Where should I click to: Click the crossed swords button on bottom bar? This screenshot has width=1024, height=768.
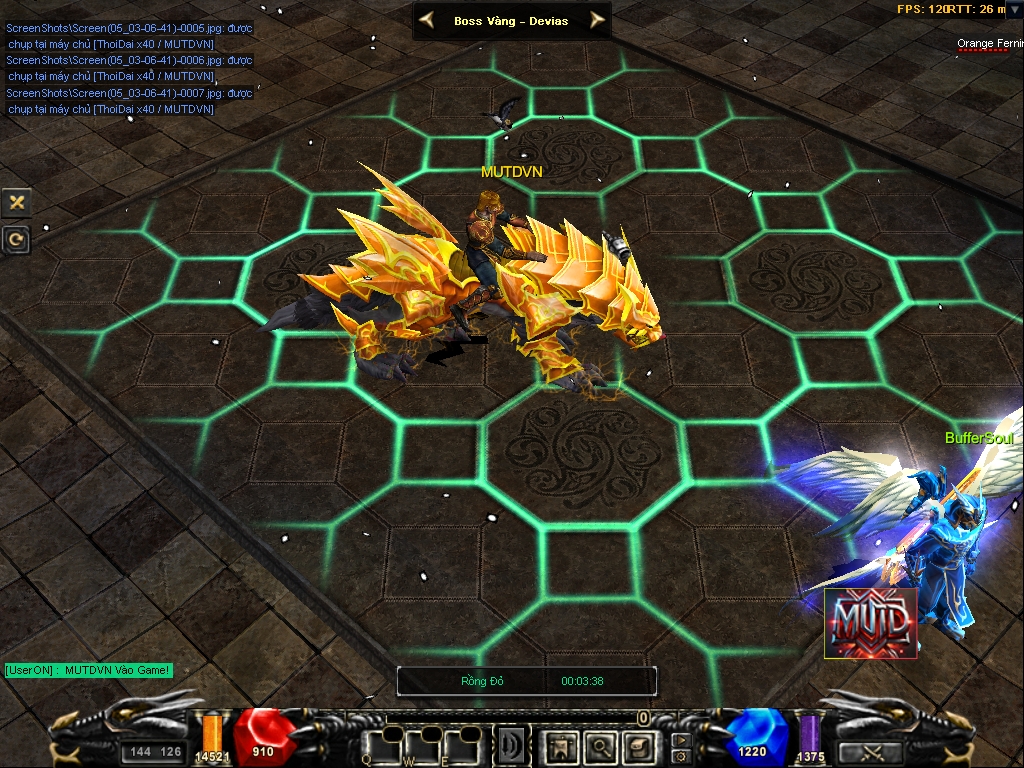[x=870, y=752]
